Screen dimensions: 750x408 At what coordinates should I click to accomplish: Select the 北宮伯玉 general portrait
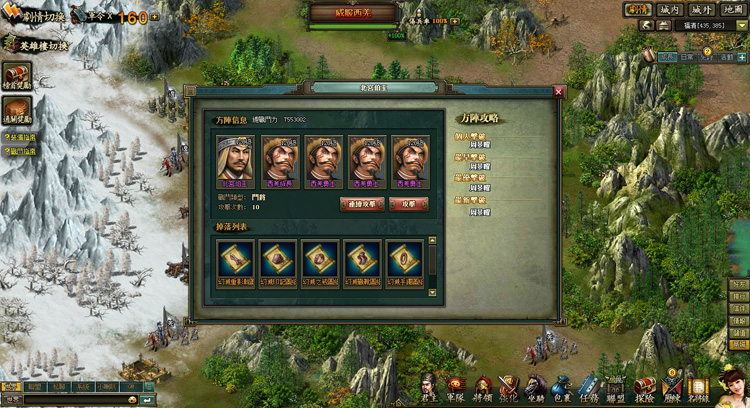coord(237,160)
